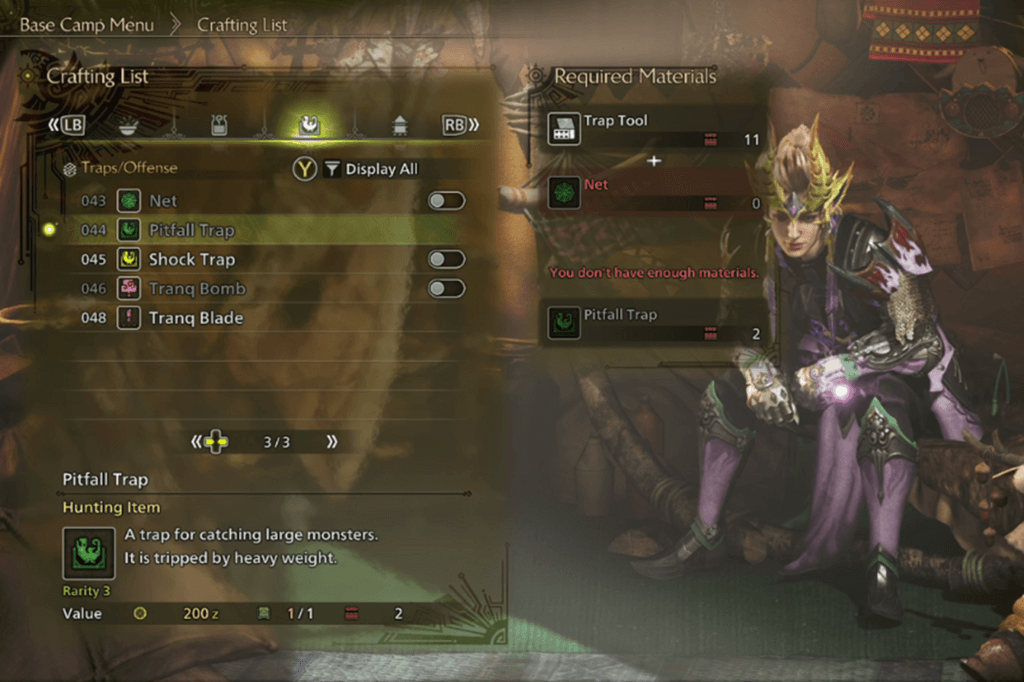1024x682 pixels.
Task: Switch to the mortar bowl category tab
Action: coord(128,125)
